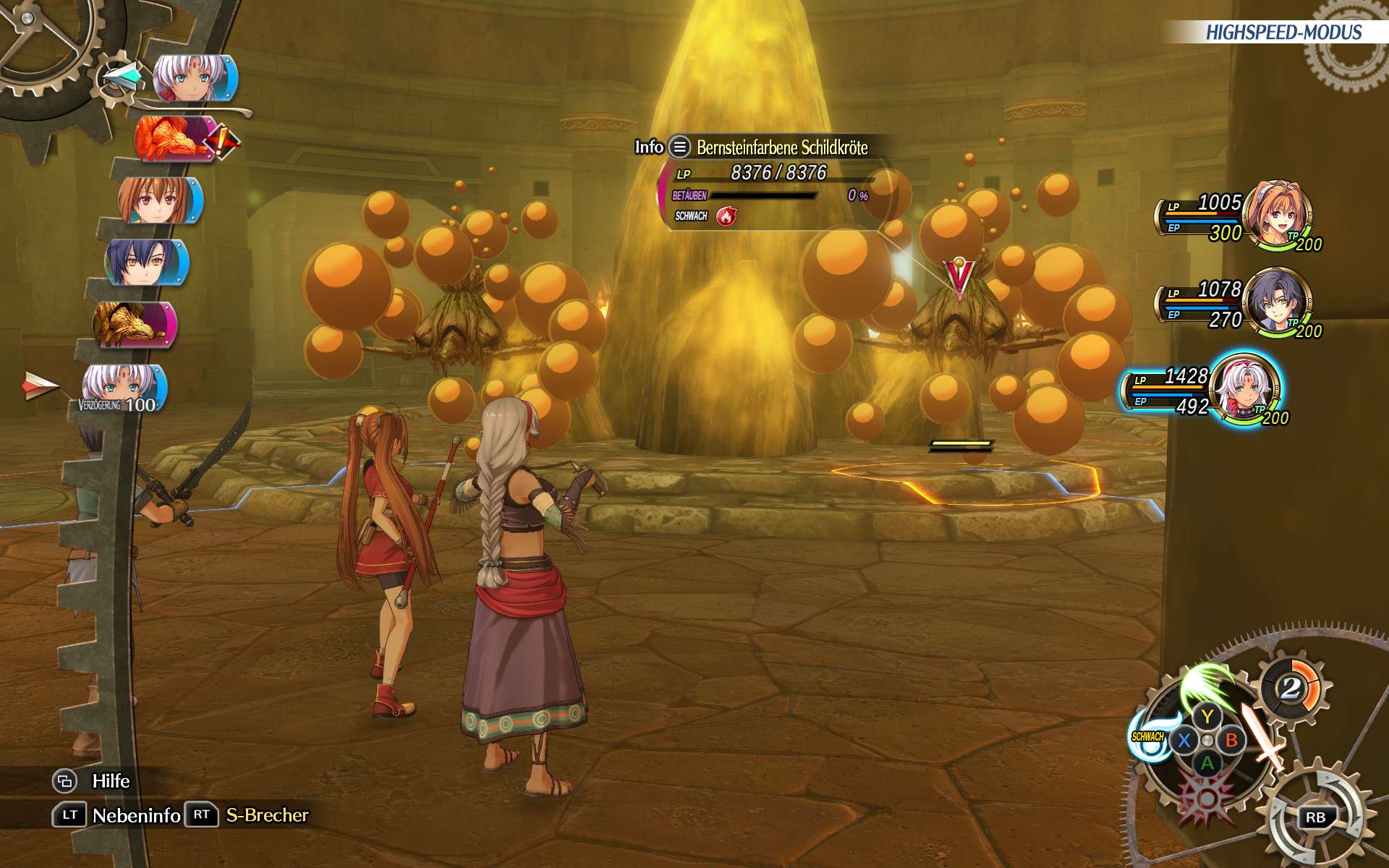The height and width of the screenshot is (868, 1389).
Task: Click the brown-haired girl turn-order portrait
Action: (x=159, y=200)
